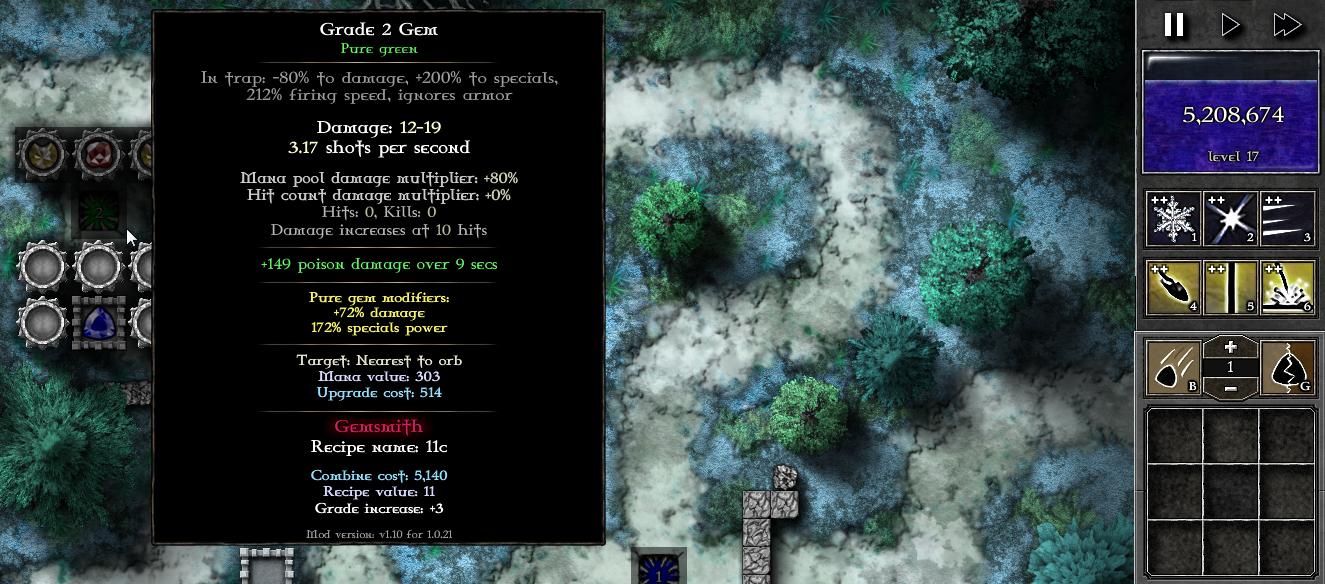
Task: Activate the Barrage enhancement spell
Action: coord(1287,288)
